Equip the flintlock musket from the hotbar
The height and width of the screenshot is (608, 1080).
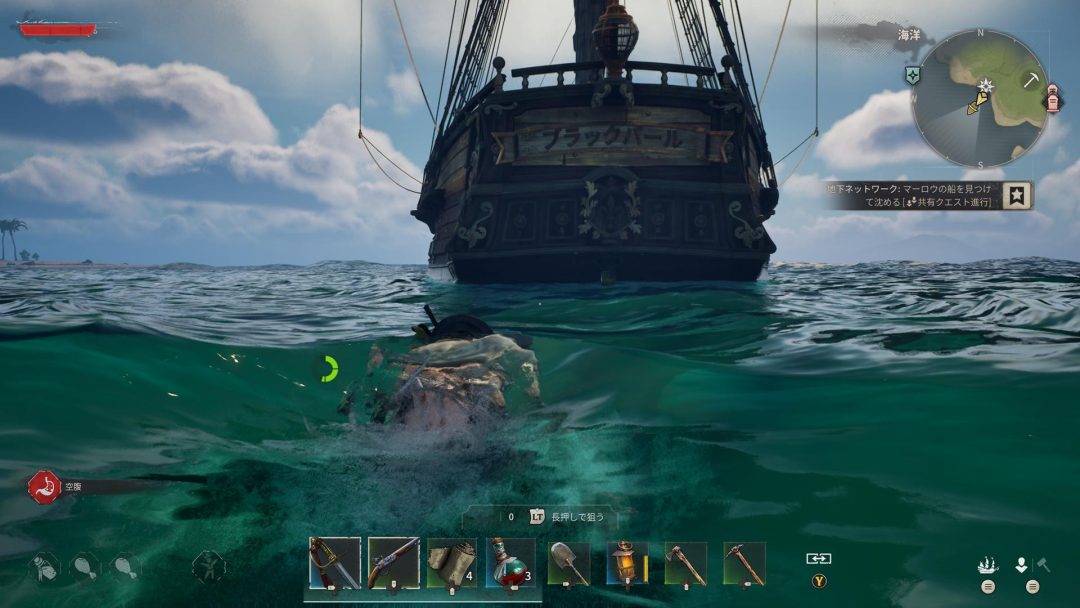point(393,563)
